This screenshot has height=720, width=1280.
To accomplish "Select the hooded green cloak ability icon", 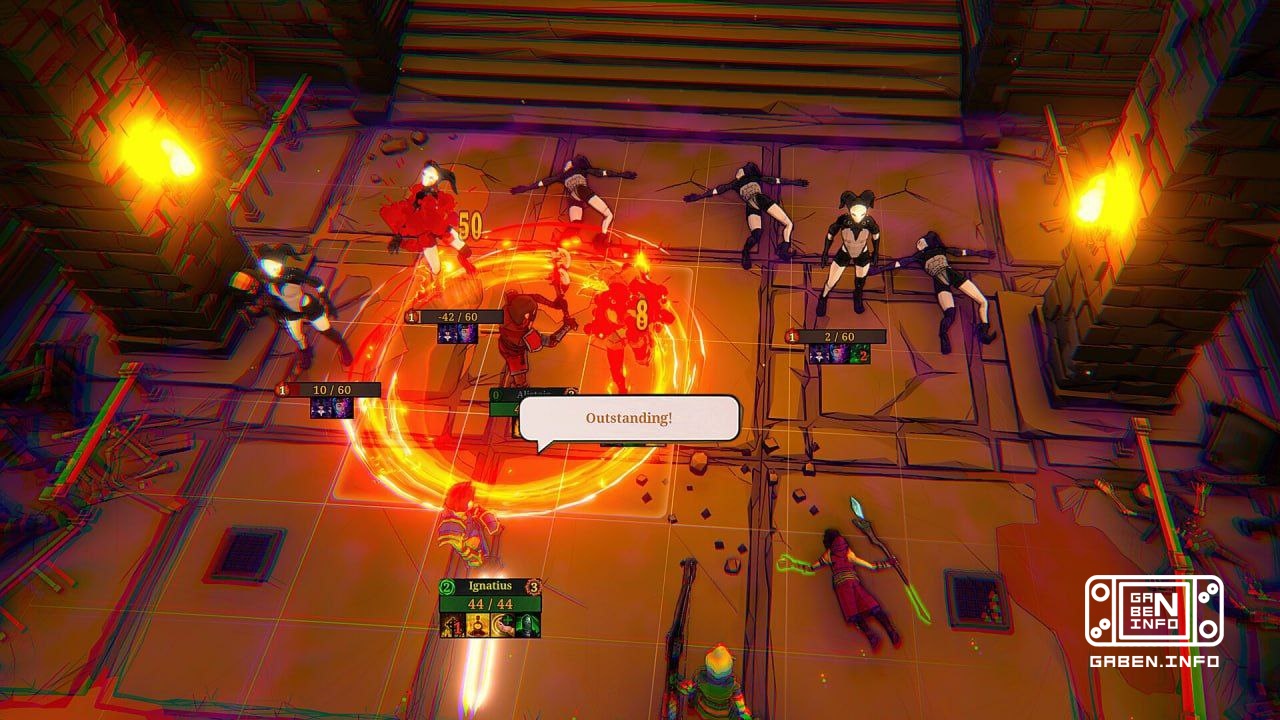I will coord(529,624).
